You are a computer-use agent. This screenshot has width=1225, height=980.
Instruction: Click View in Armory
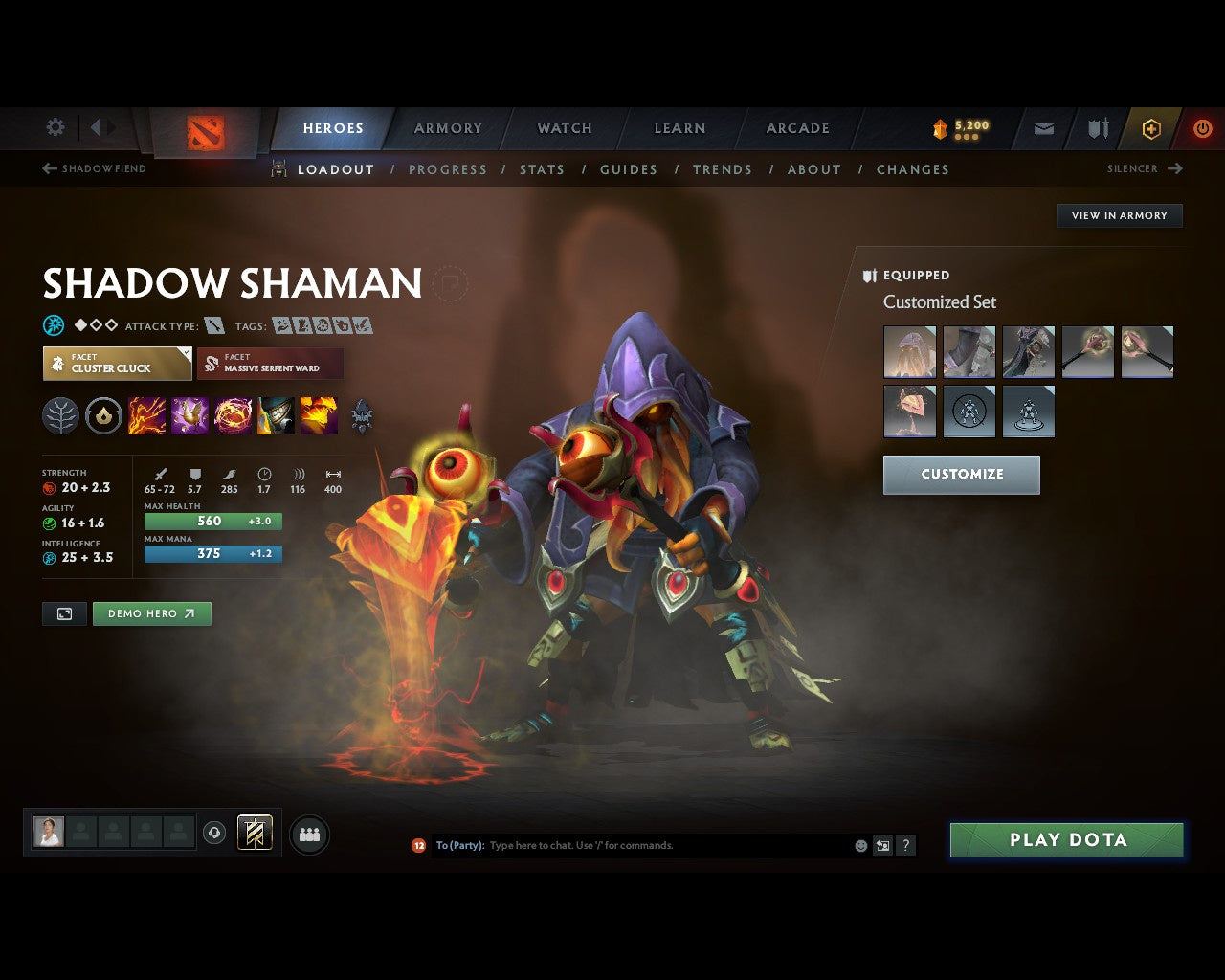pos(1119,215)
